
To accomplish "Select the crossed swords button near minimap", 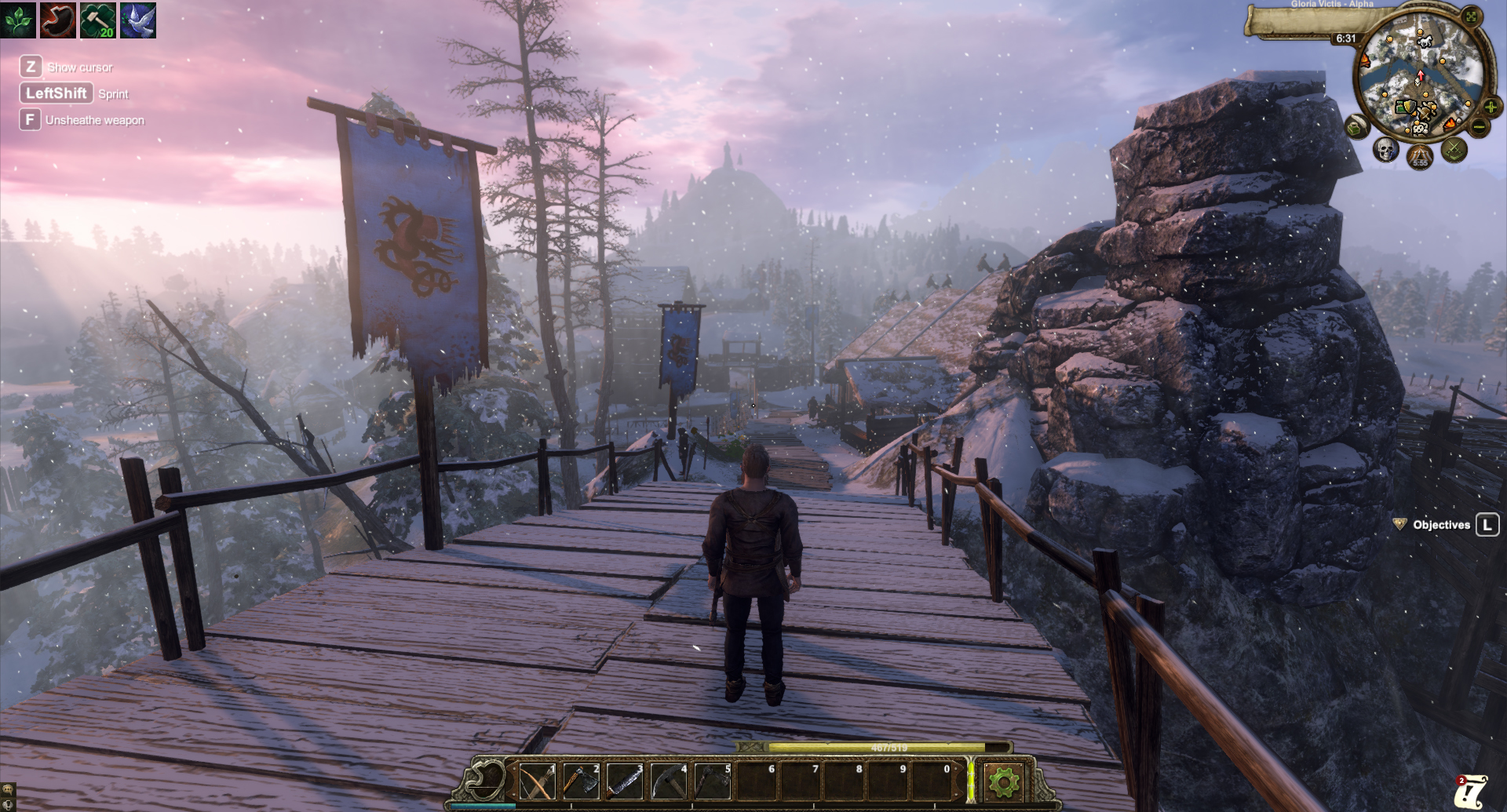I will 1454,149.
